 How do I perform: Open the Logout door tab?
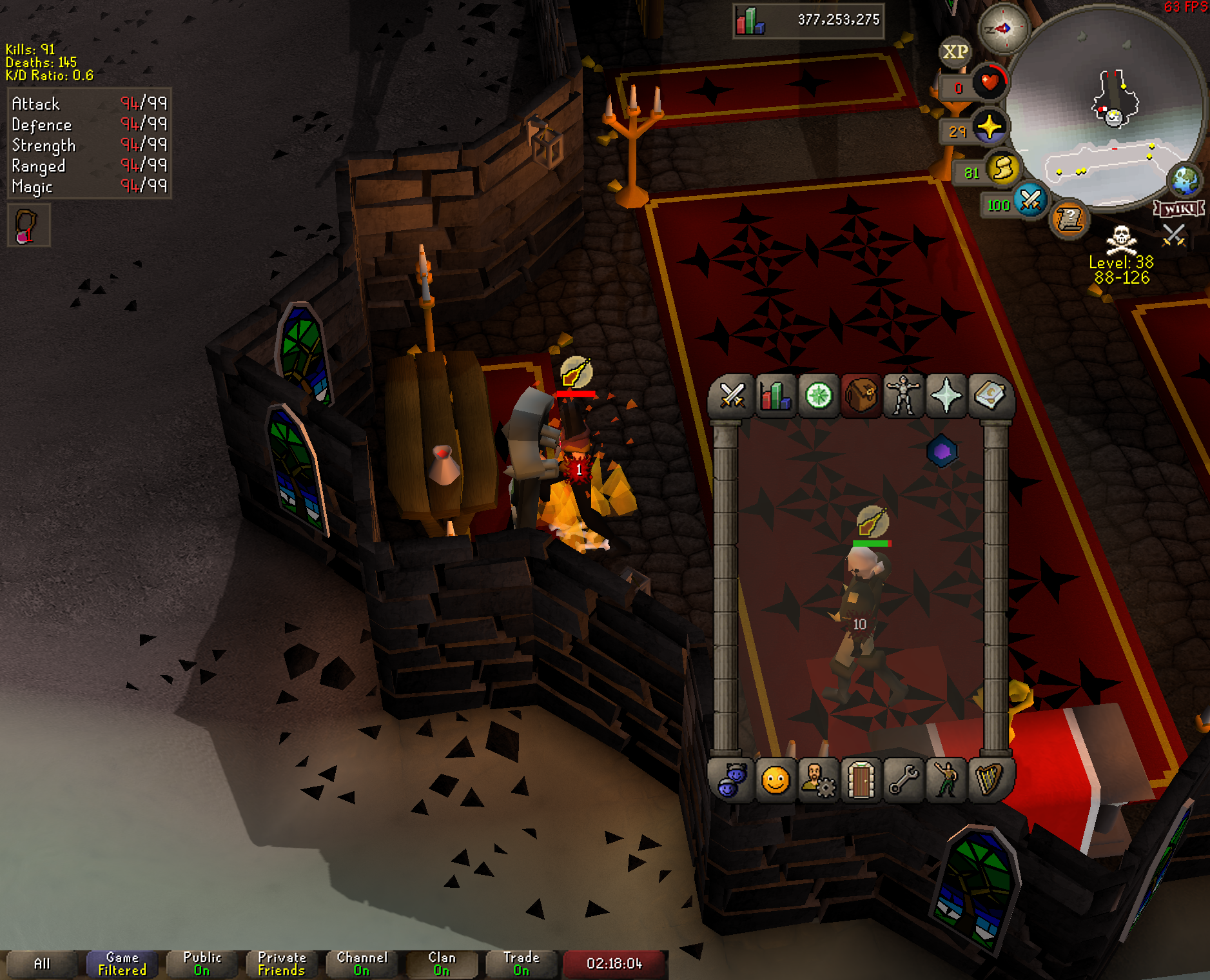pyautogui.click(x=861, y=781)
